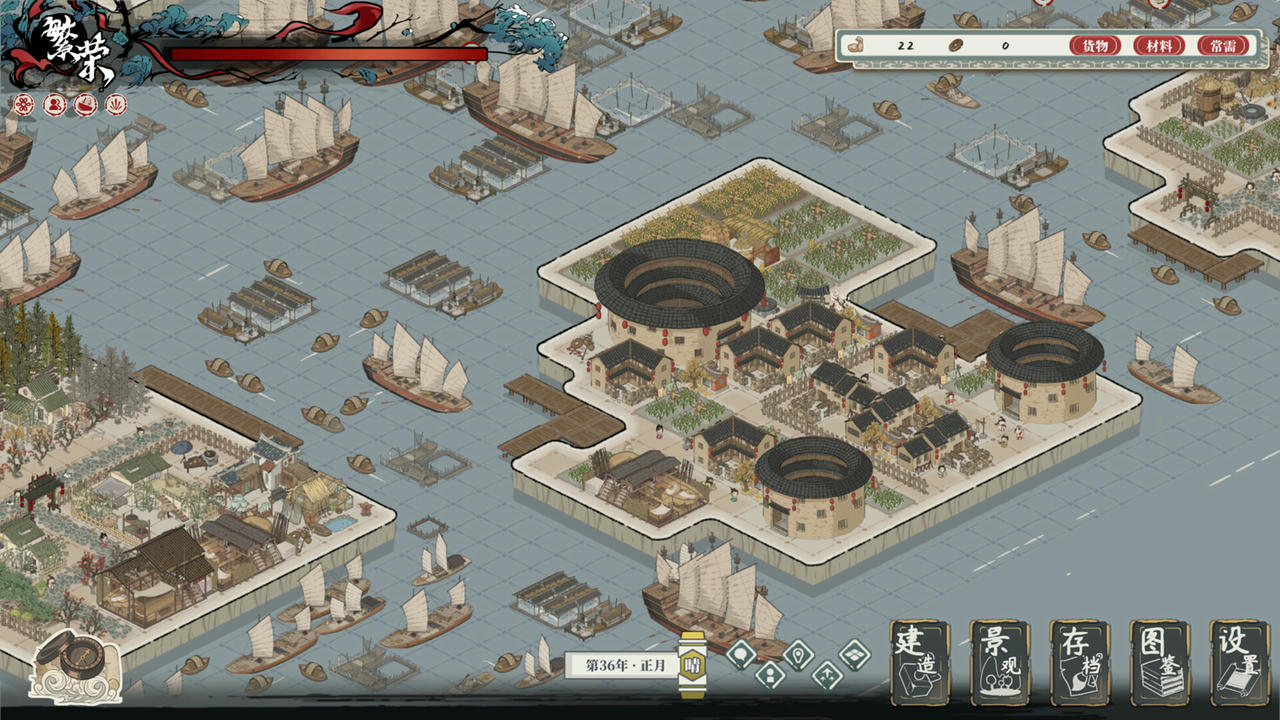Screen dimensions: 1280x720
Task: Show the 常需 common needs list
Action: coord(1223,46)
